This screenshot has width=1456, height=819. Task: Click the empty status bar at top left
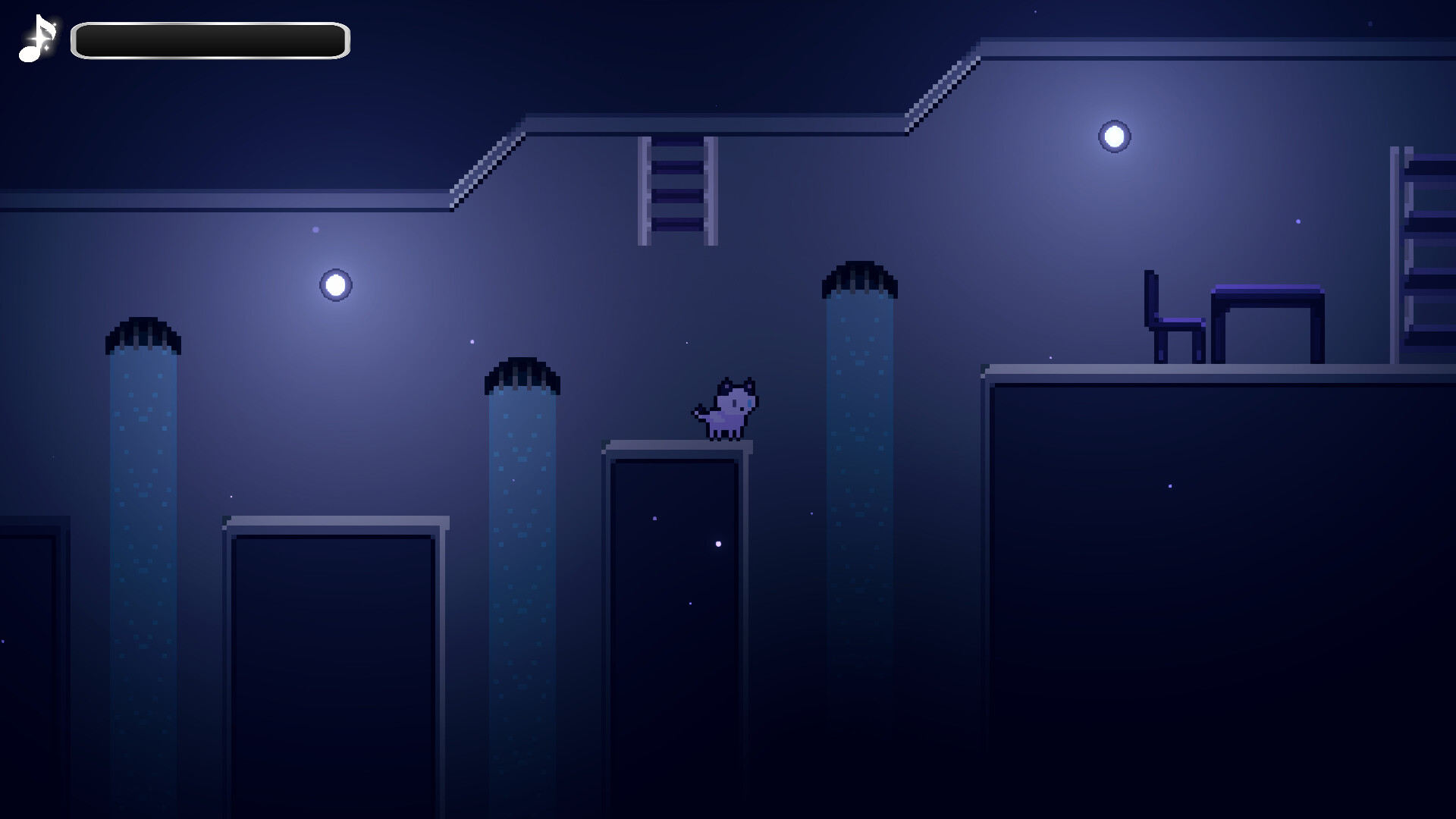coord(209,39)
